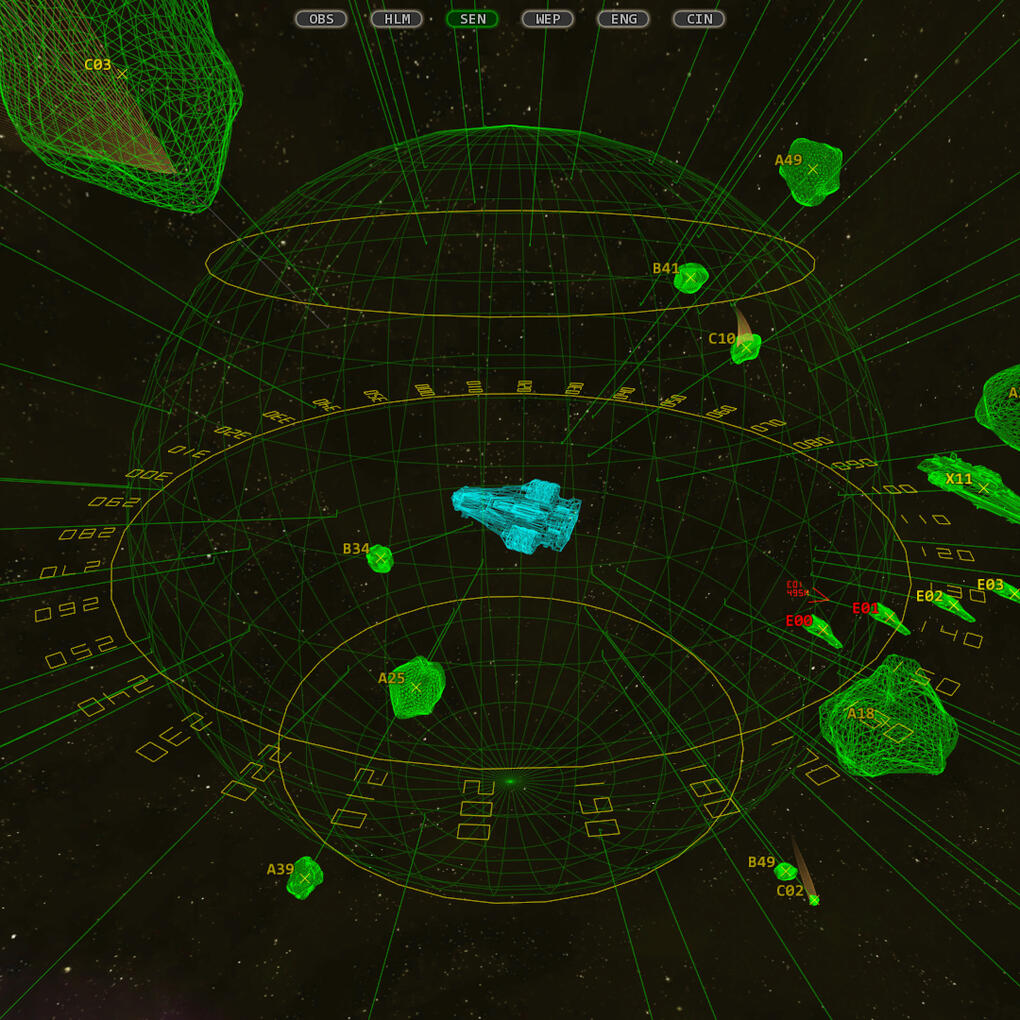Choose the A39 contact marker

click(x=305, y=878)
